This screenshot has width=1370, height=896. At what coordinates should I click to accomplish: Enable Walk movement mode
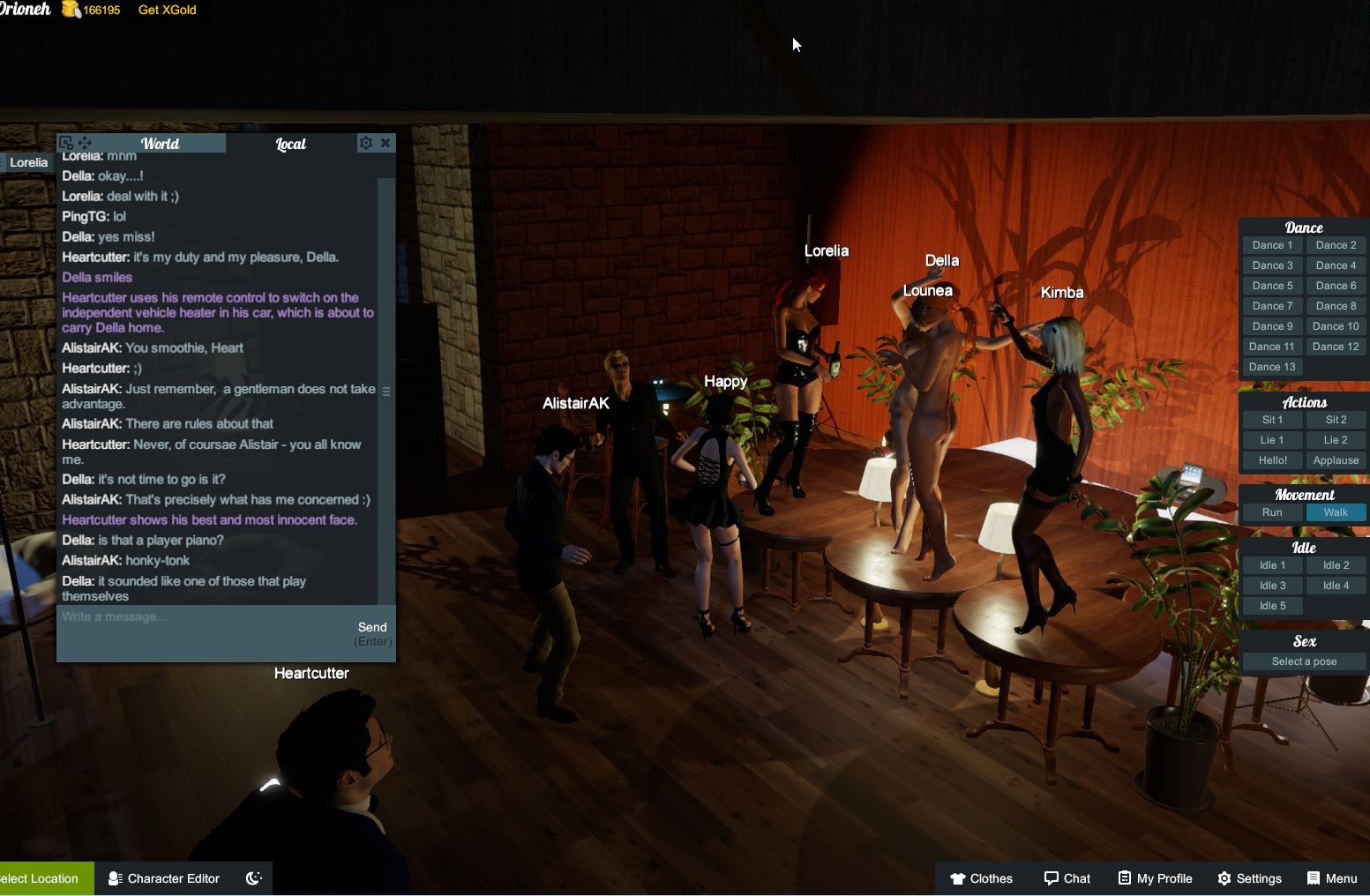click(x=1336, y=512)
